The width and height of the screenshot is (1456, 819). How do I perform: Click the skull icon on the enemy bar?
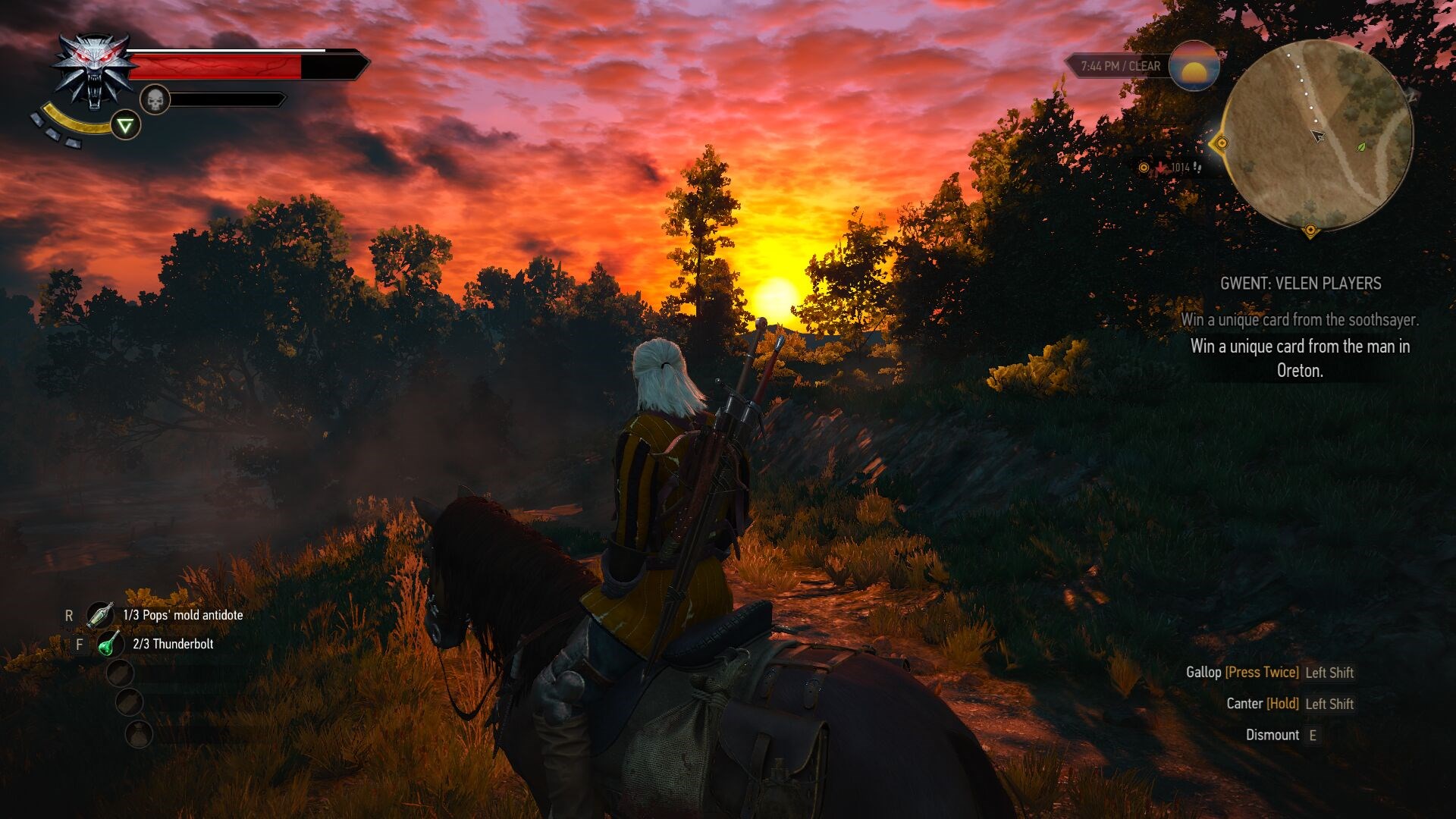click(155, 99)
